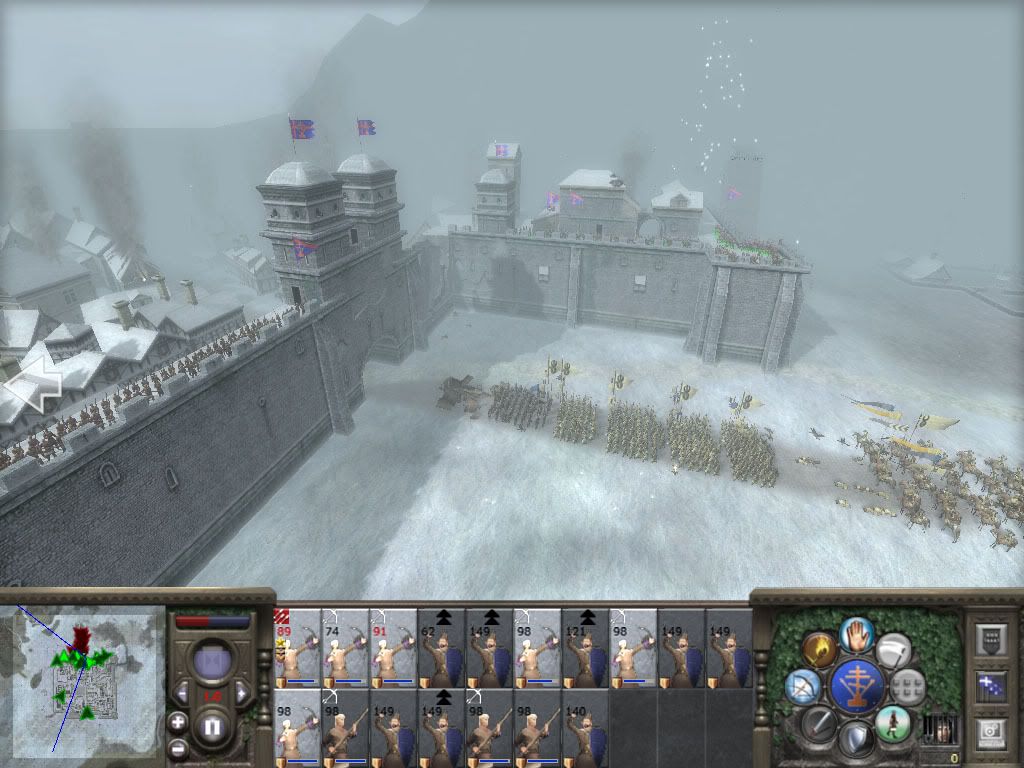
Task: Click the central blue cross emblem button
Action: click(x=856, y=686)
